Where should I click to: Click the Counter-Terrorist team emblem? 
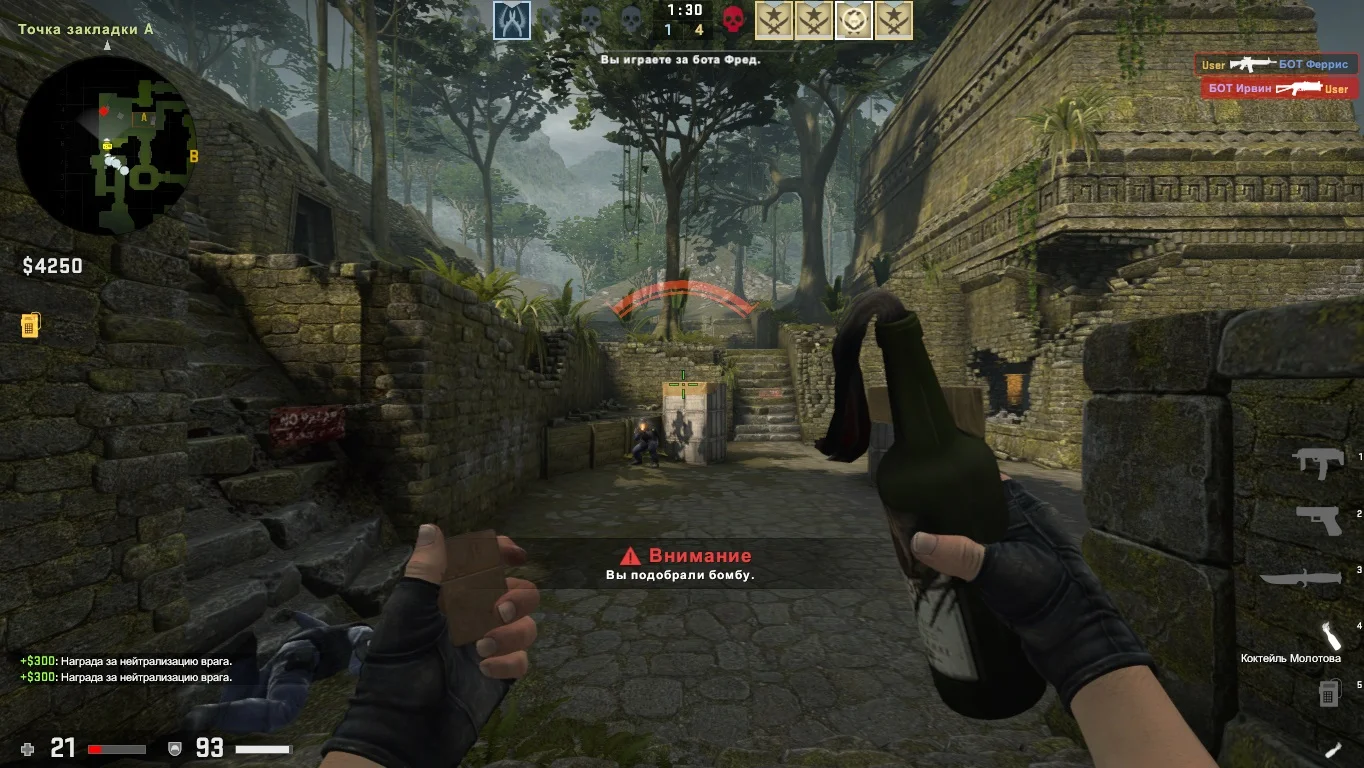pos(511,20)
